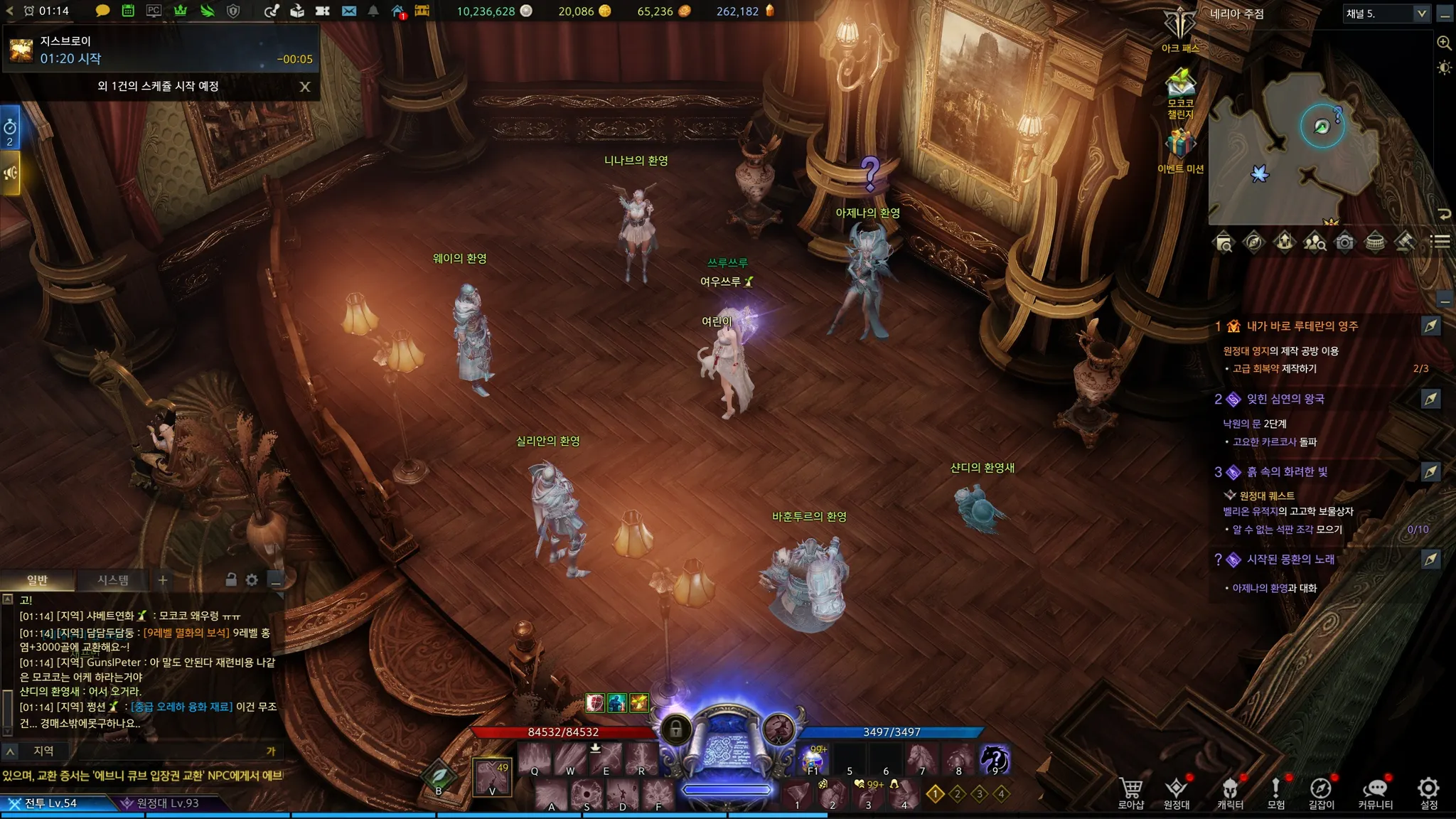This screenshot has height=819, width=1456.
Task: Open the chat settings gear
Action: point(252,580)
